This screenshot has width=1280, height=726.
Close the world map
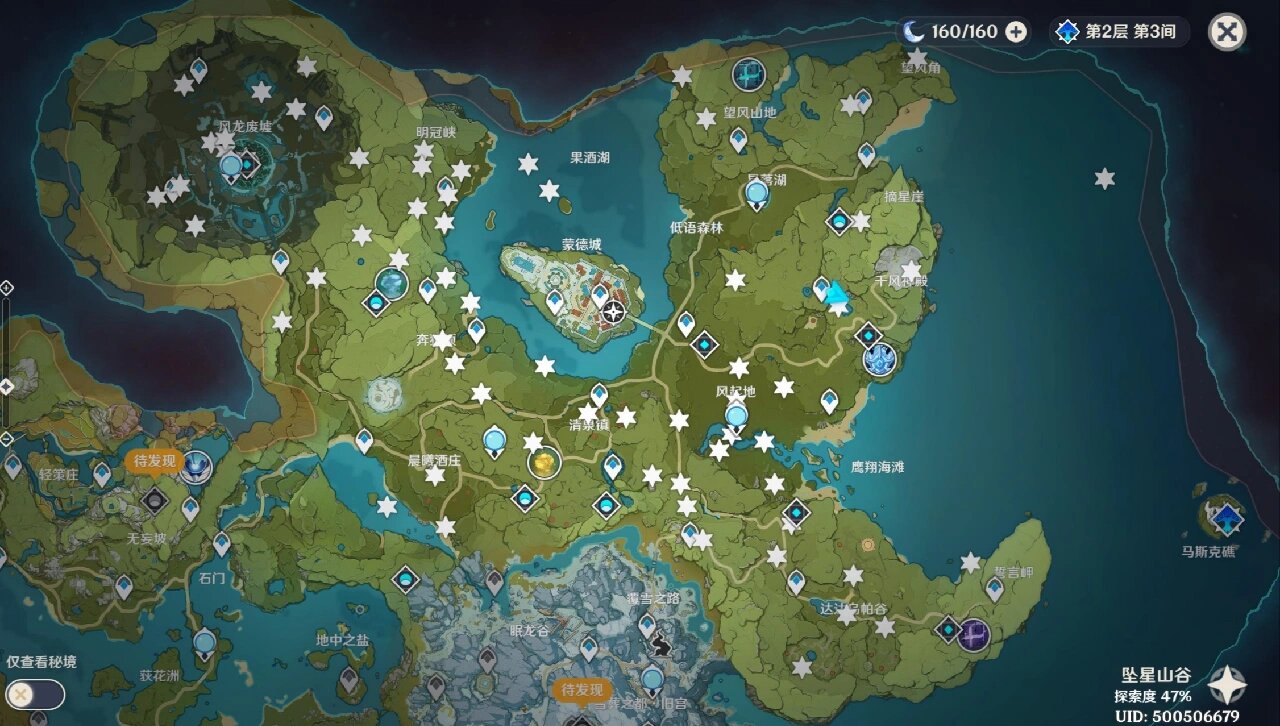coord(1227,32)
